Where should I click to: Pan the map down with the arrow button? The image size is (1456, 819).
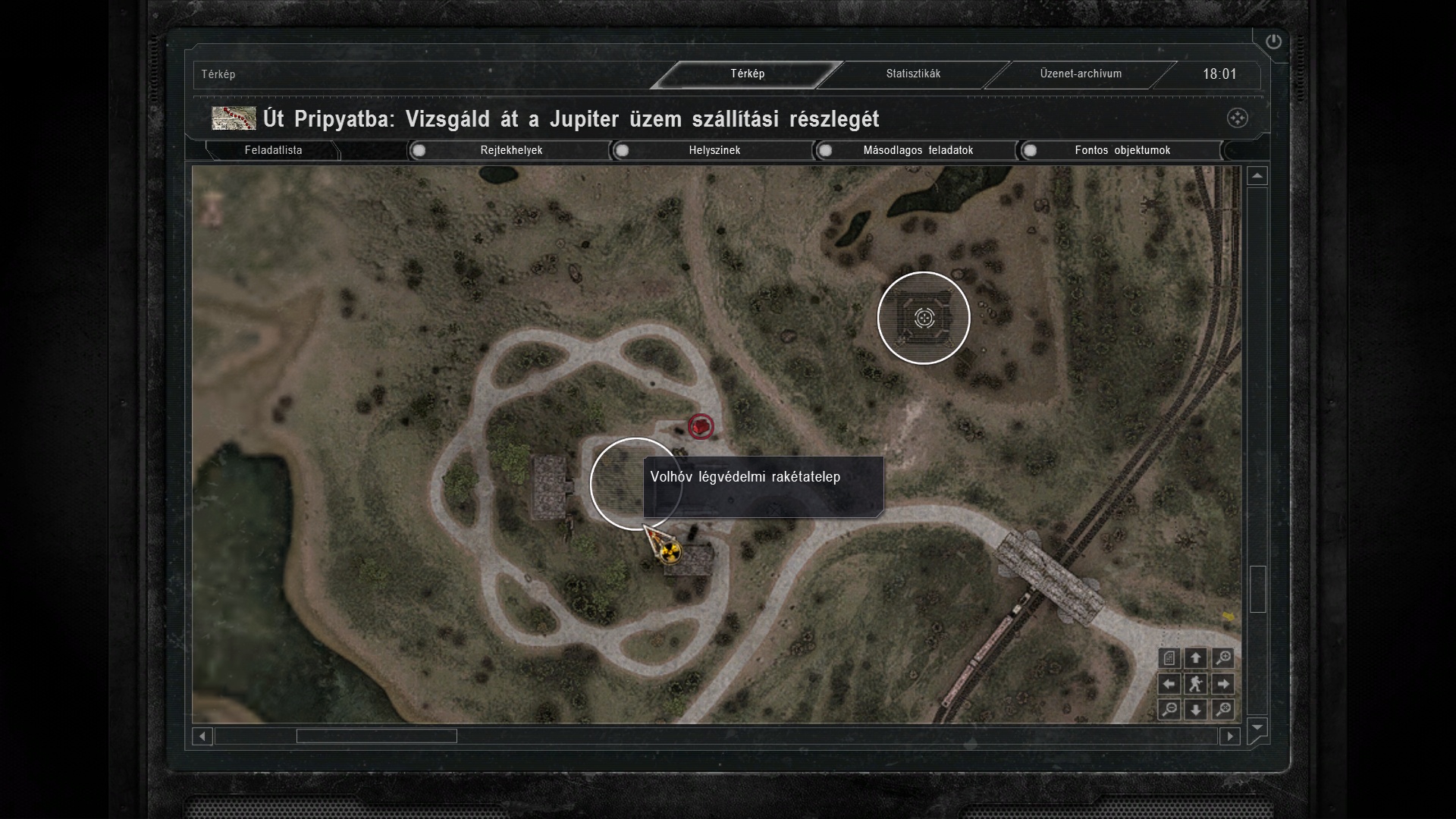click(x=1196, y=710)
